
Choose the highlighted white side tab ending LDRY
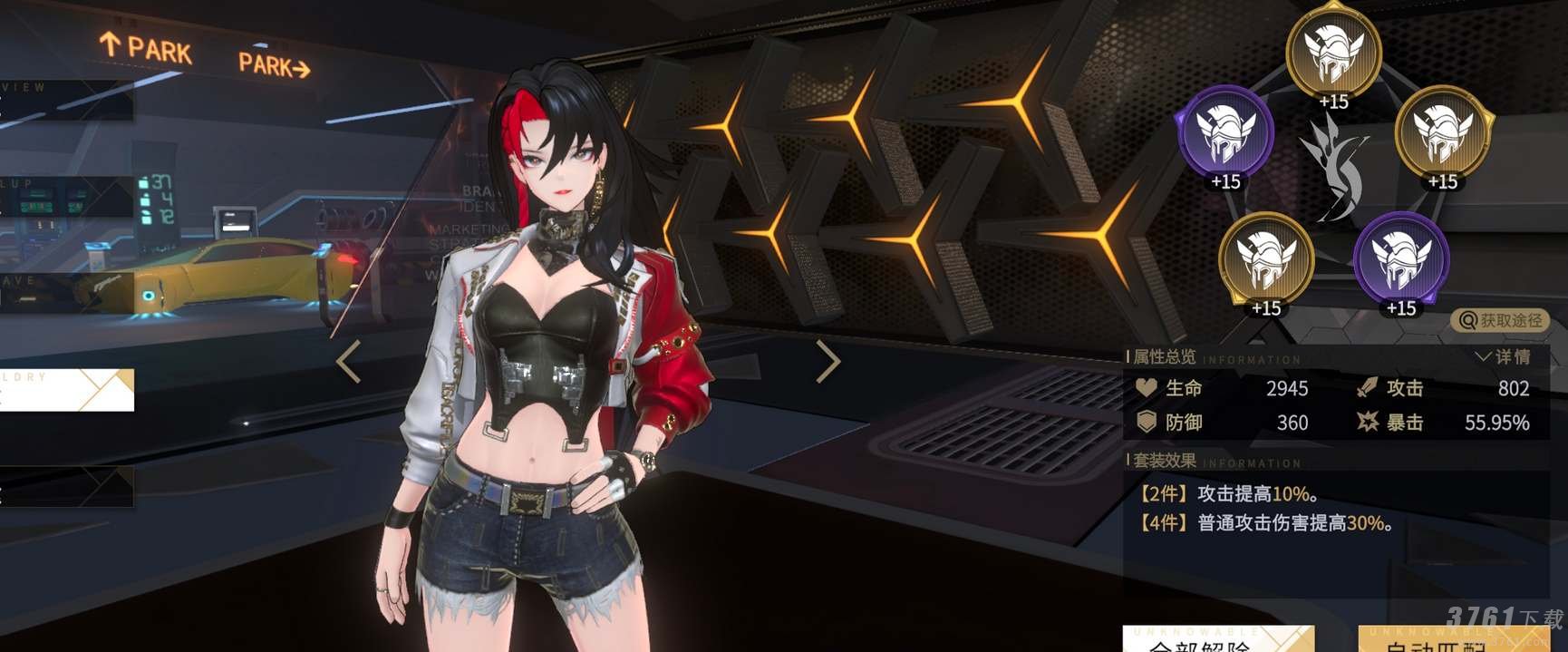[65, 390]
